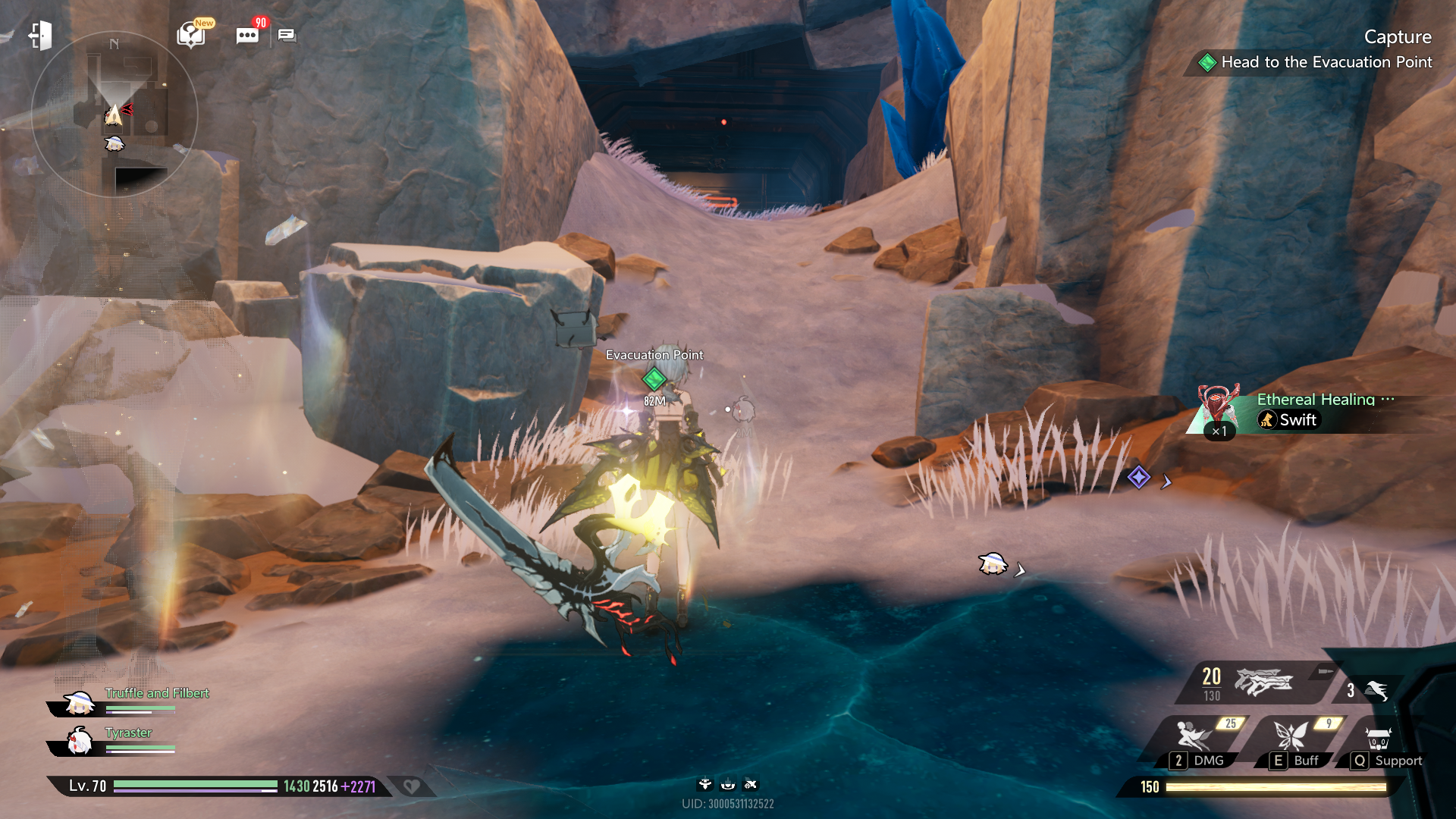Click the exit door icon
This screenshot has width=1456, height=819.
tap(40, 36)
